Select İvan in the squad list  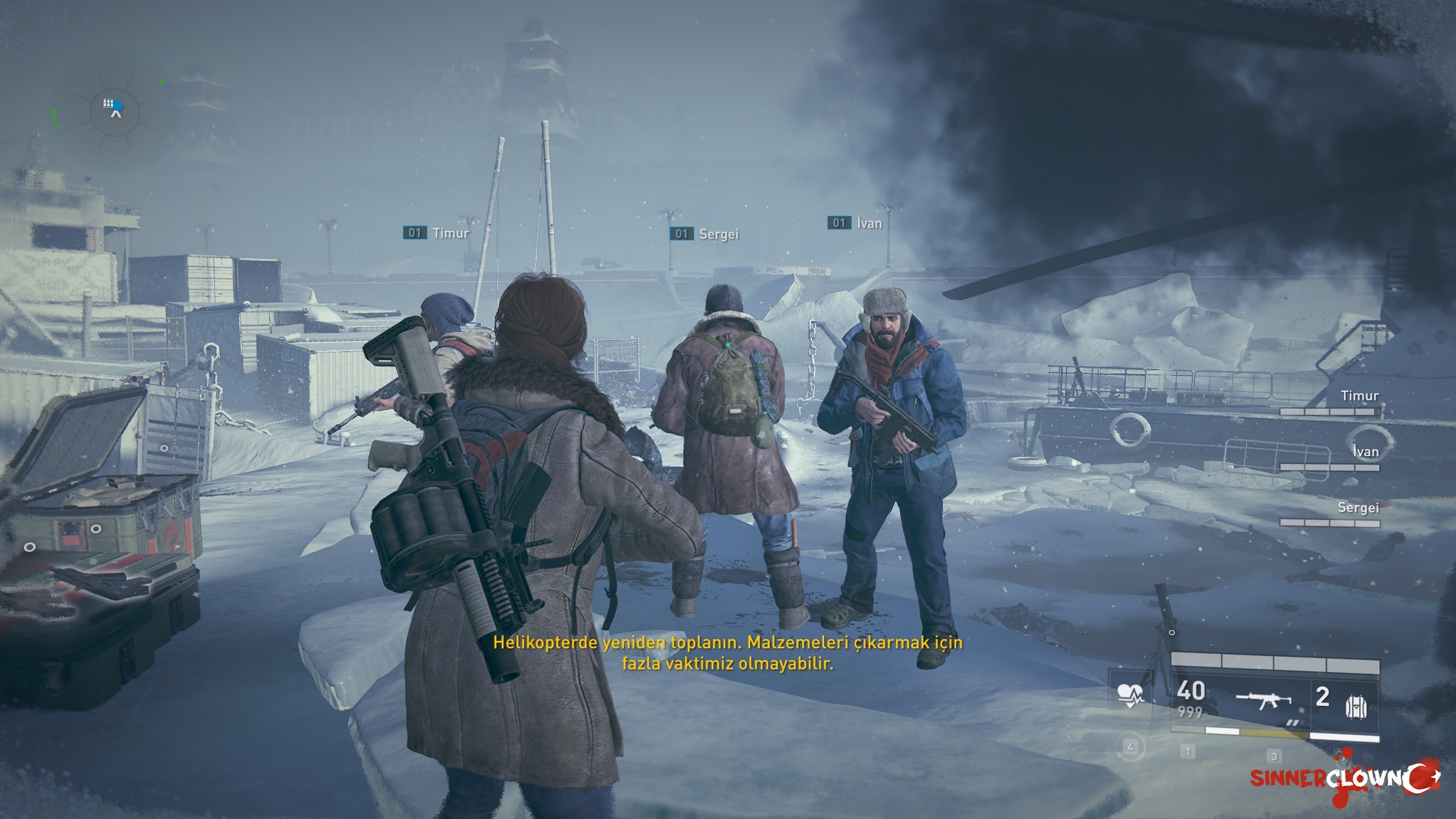[x=1366, y=452]
